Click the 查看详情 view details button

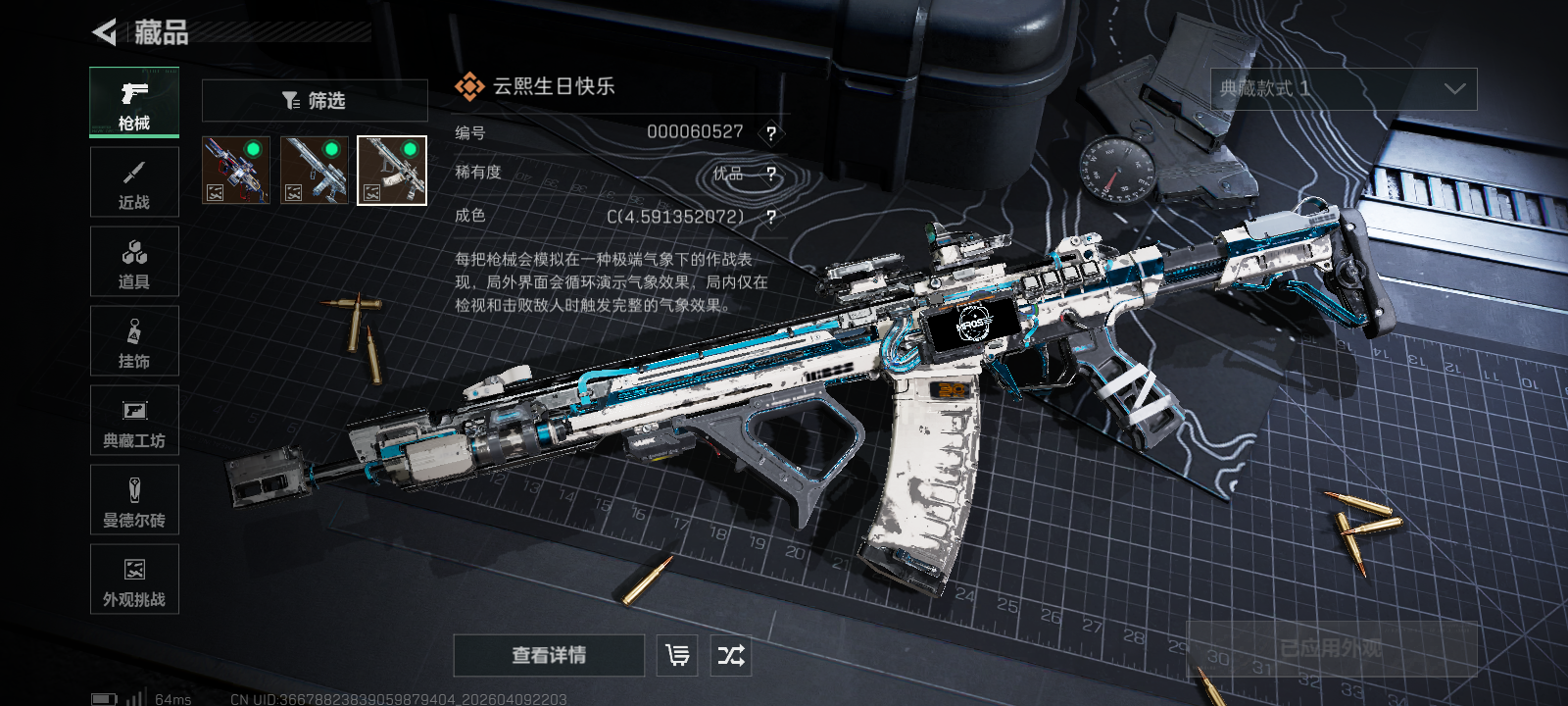(549, 655)
